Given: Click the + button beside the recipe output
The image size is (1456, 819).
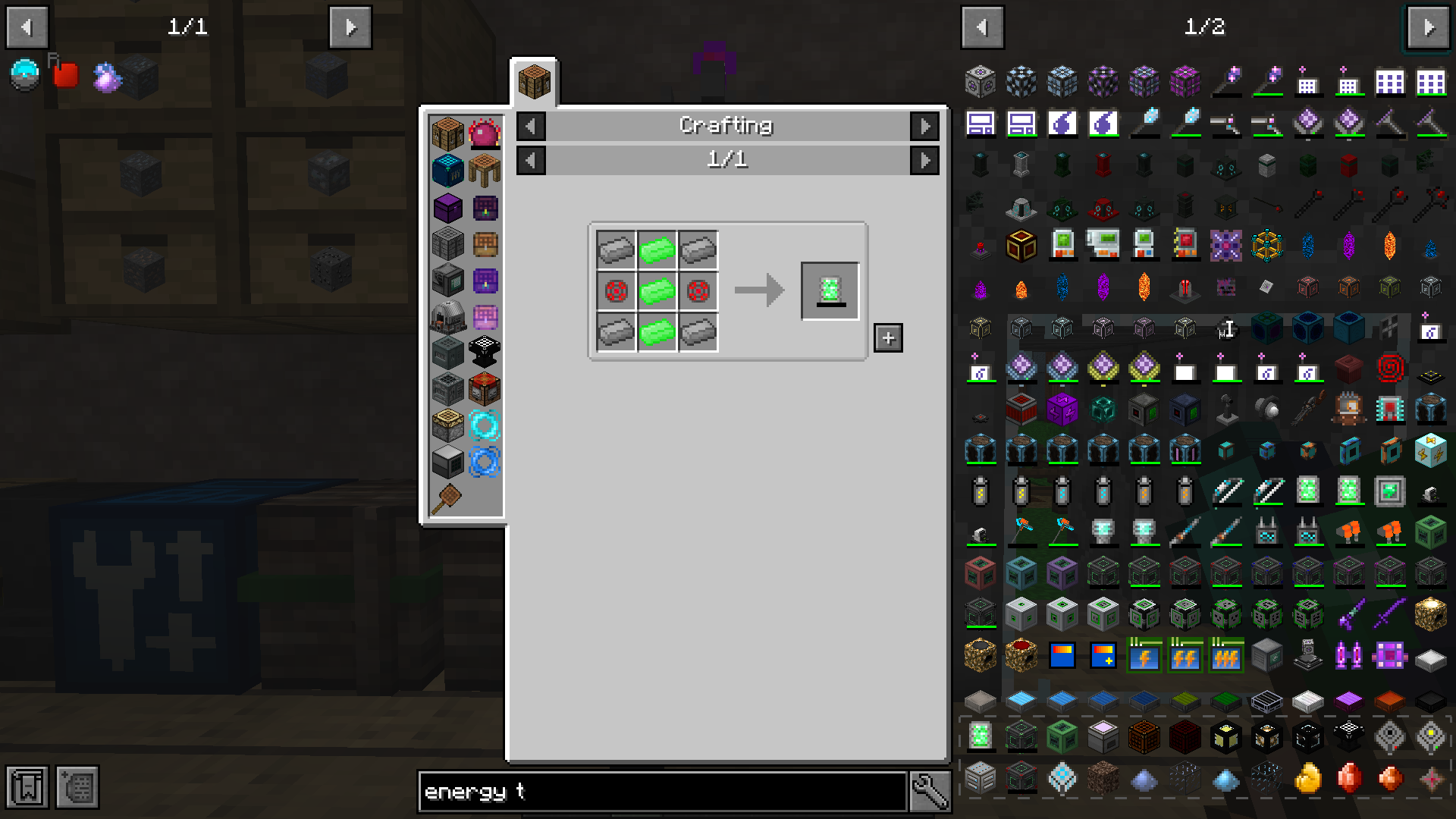Looking at the screenshot, I should point(887,338).
